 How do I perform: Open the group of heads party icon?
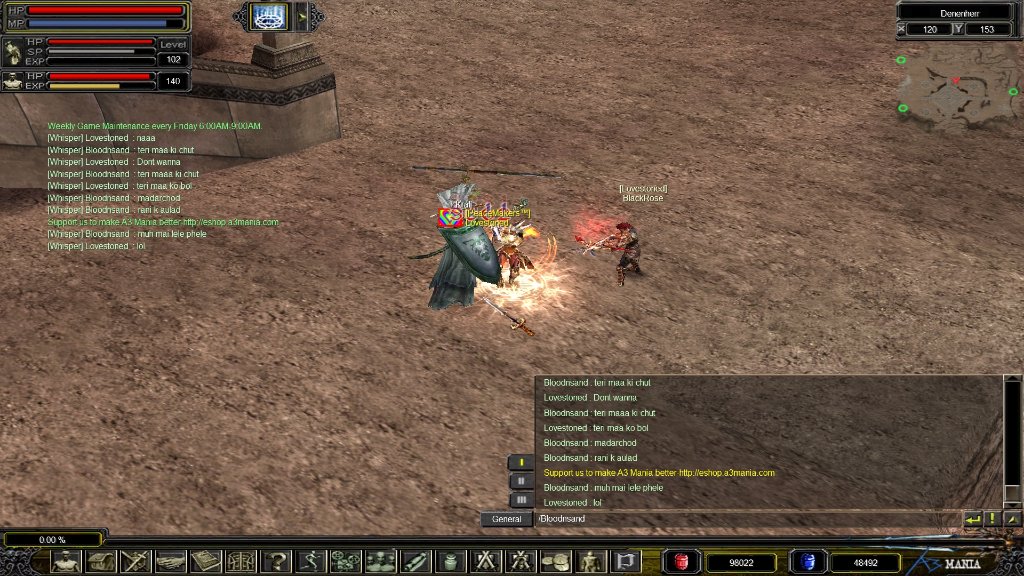pyautogui.click(x=380, y=561)
